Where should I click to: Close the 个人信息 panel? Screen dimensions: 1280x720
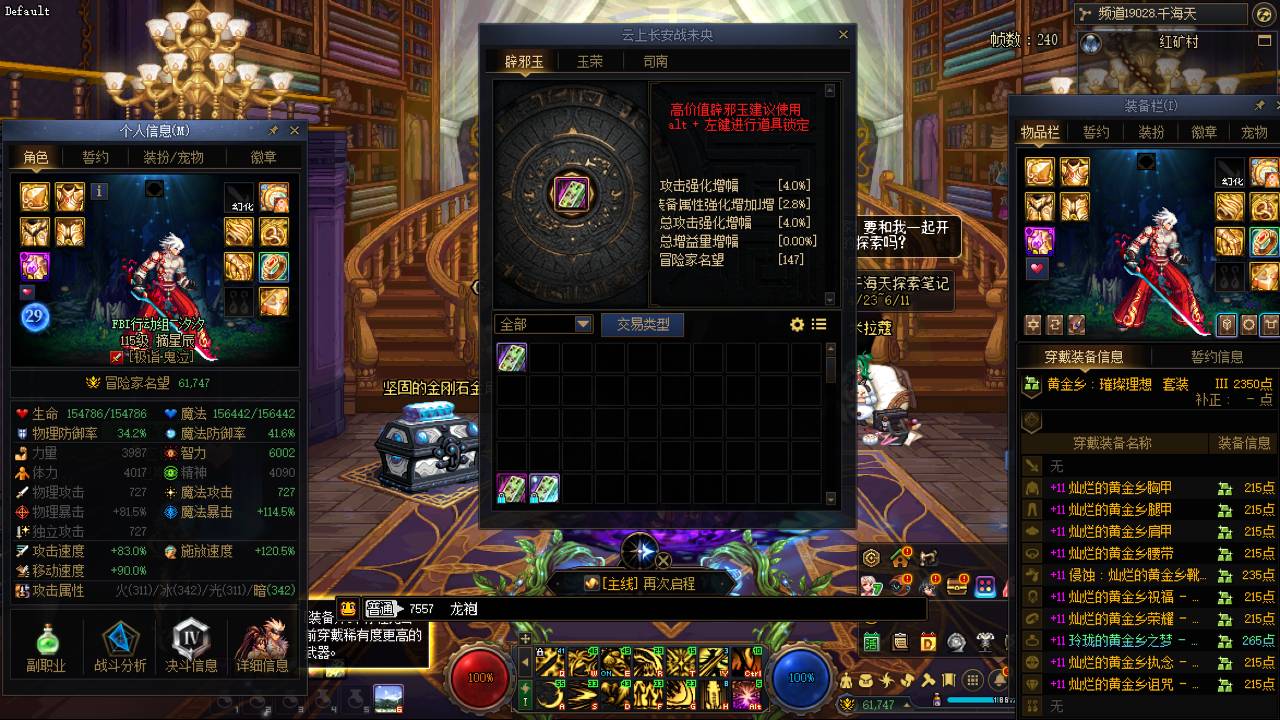tap(294, 130)
